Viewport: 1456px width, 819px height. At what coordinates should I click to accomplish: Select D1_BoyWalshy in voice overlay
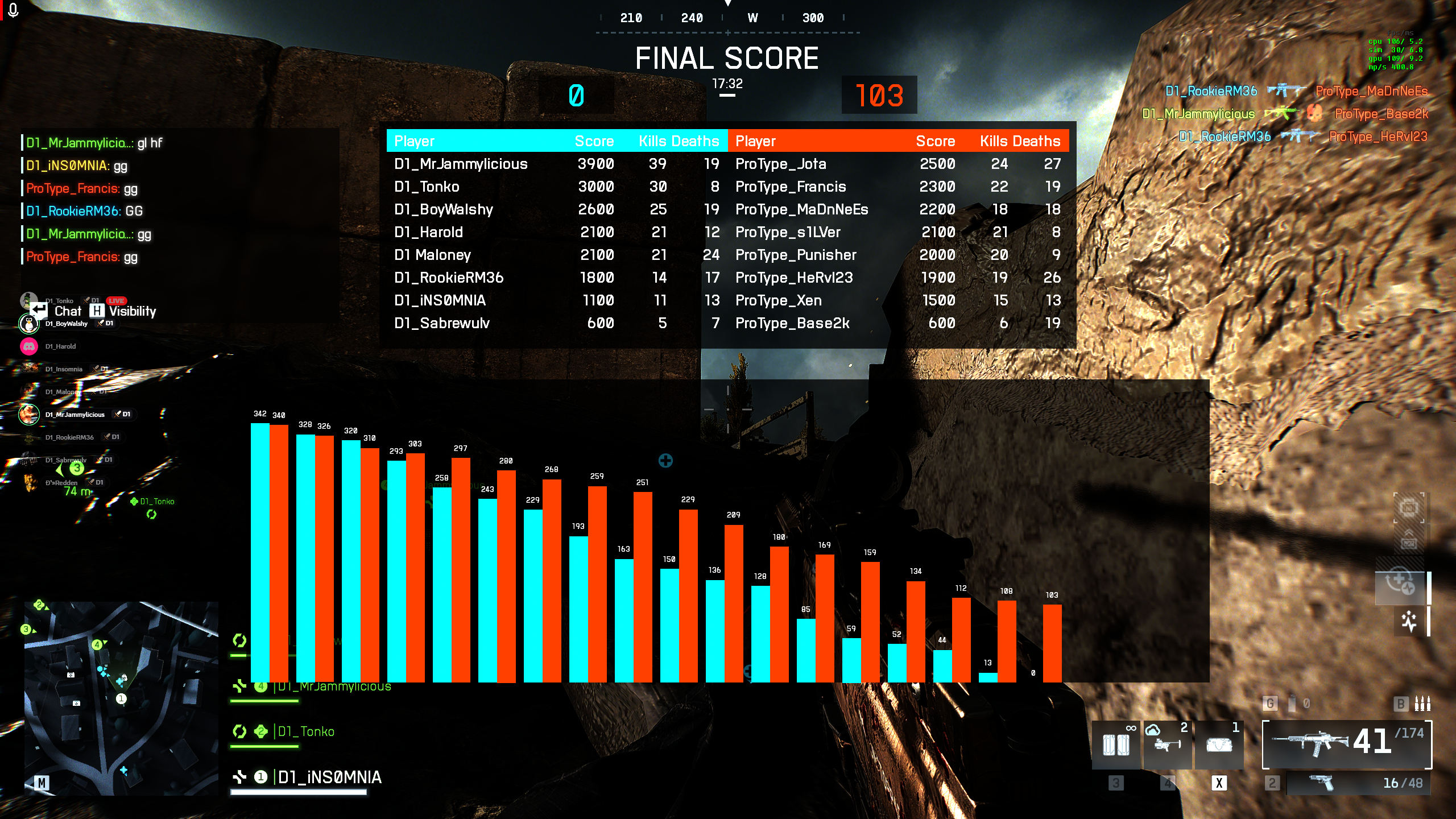tap(66, 324)
